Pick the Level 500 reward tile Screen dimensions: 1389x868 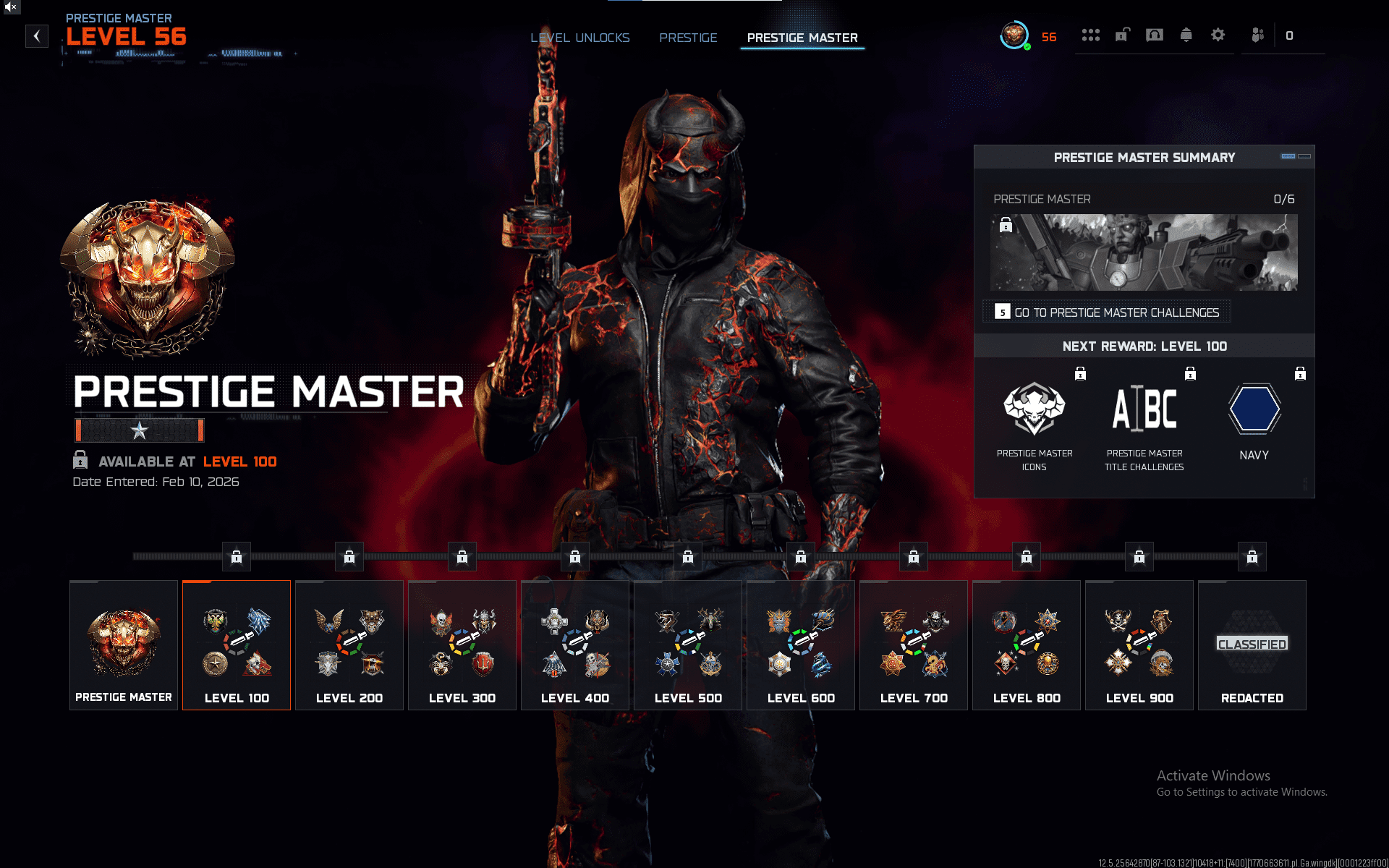(688, 645)
